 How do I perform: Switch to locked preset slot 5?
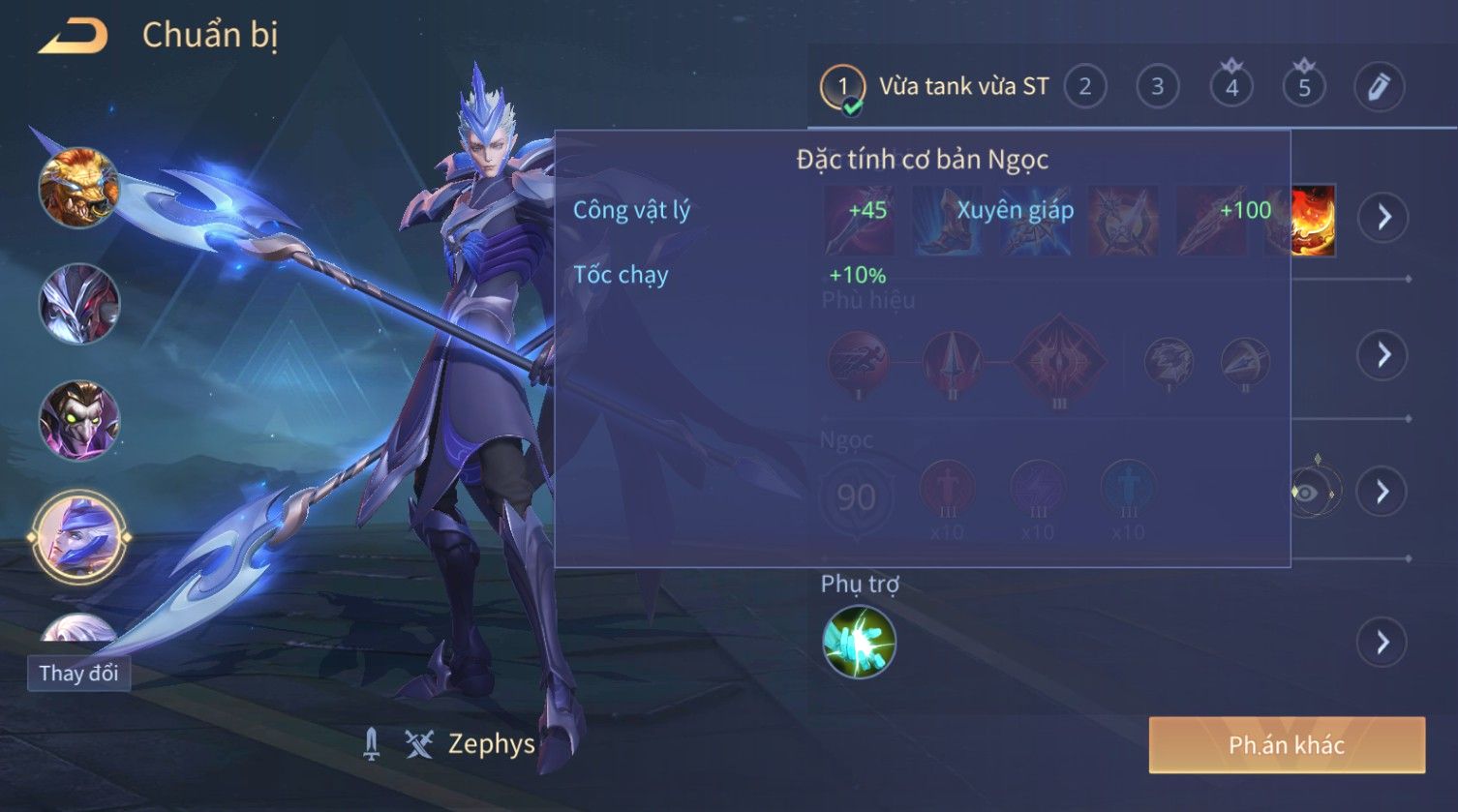[x=1304, y=87]
